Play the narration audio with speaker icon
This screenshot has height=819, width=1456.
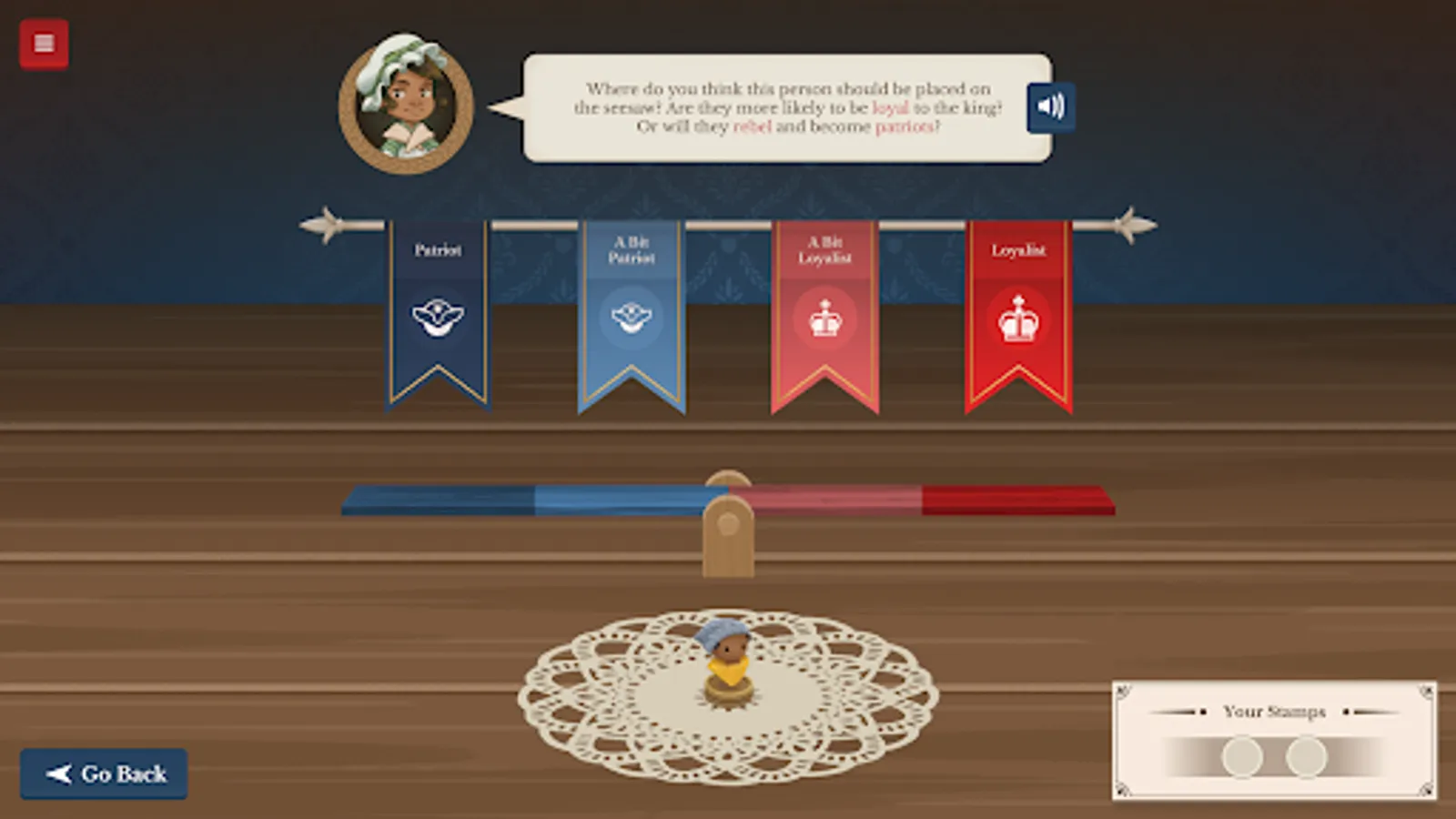click(1051, 106)
